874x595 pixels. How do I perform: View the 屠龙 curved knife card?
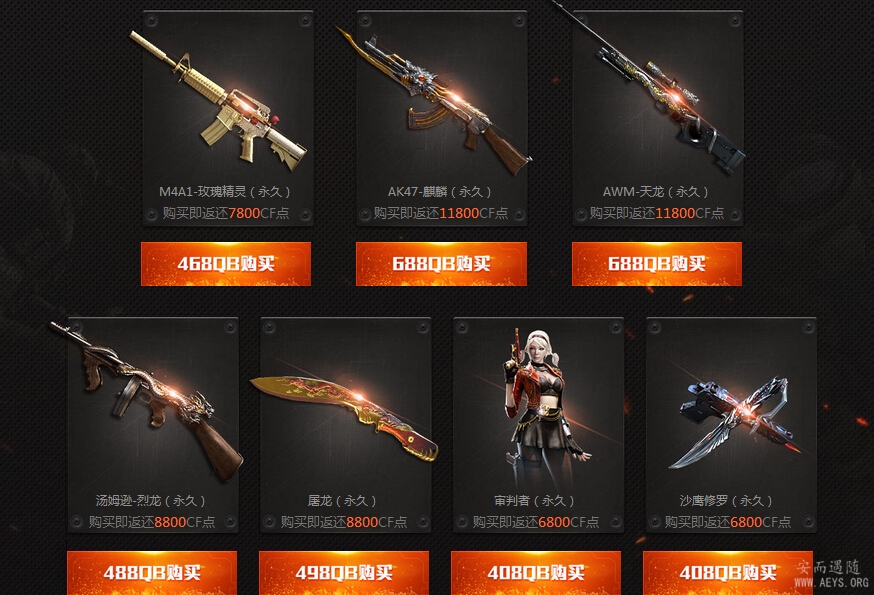(x=344, y=425)
